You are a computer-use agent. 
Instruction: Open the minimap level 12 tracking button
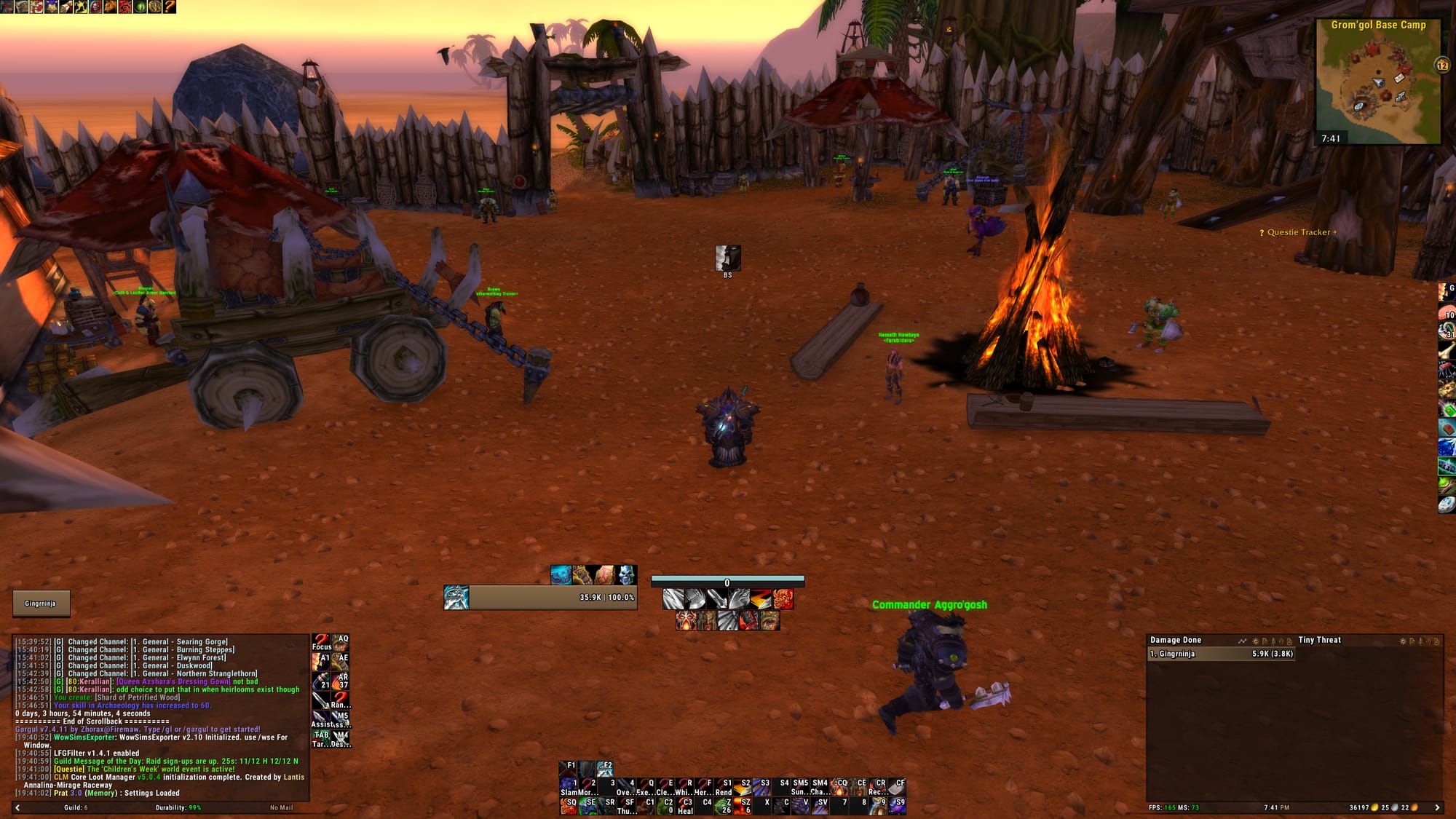(1440, 65)
